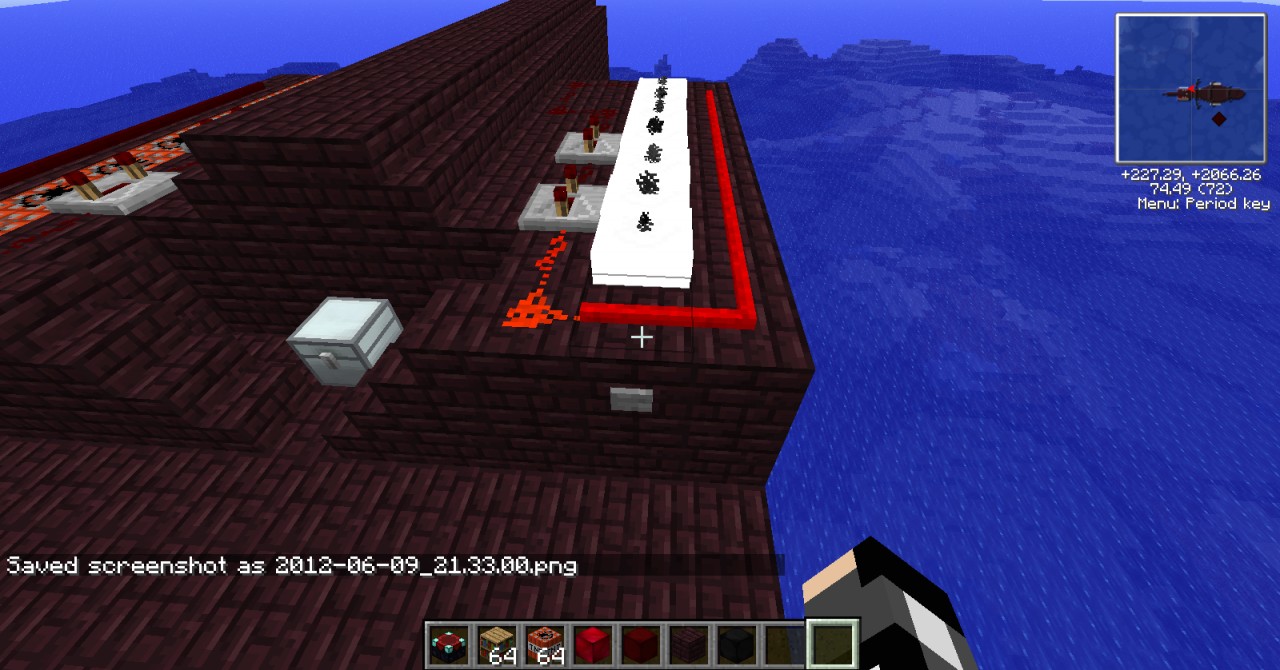Choose the TNT stack hotbar slot
1280x670 pixels.
(x=544, y=643)
